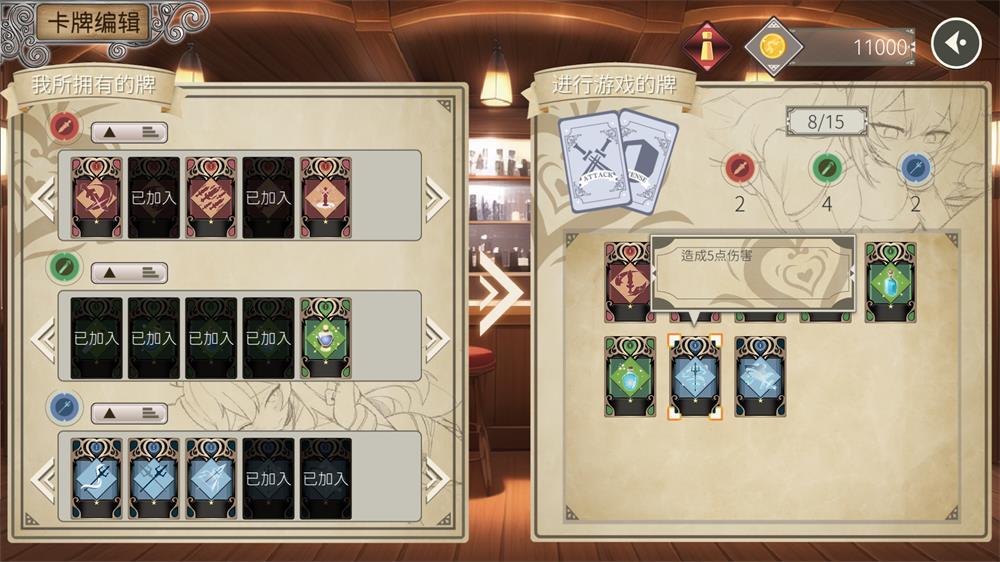The height and width of the screenshot is (562, 1000).
Task: Choose the red lighthouse owned card
Action: [x=326, y=197]
